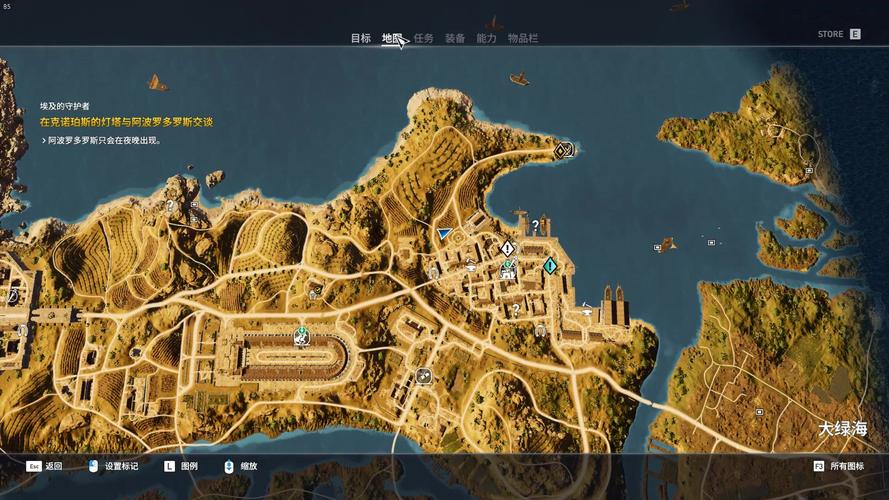Select the hippodrome horse racing marker
Image resolution: width=889 pixels, height=500 pixels.
[300, 337]
